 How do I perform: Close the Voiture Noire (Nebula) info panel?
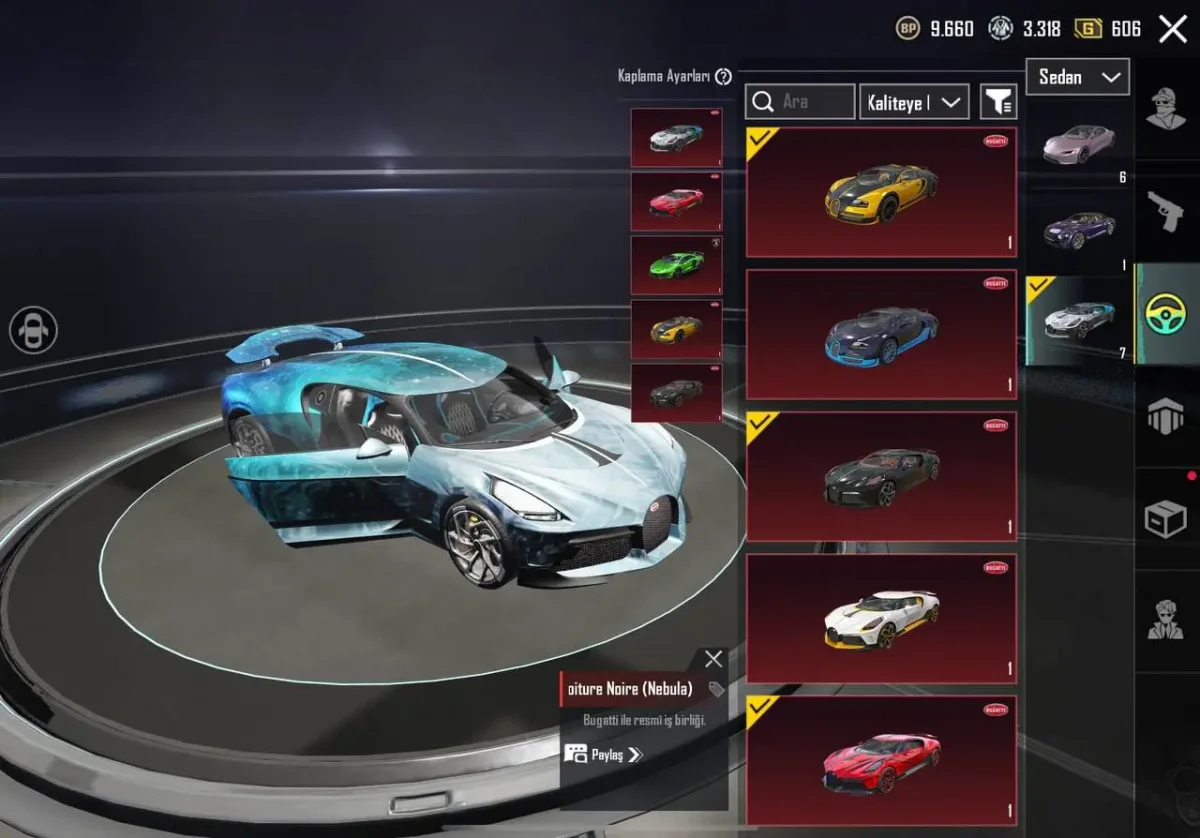(713, 658)
